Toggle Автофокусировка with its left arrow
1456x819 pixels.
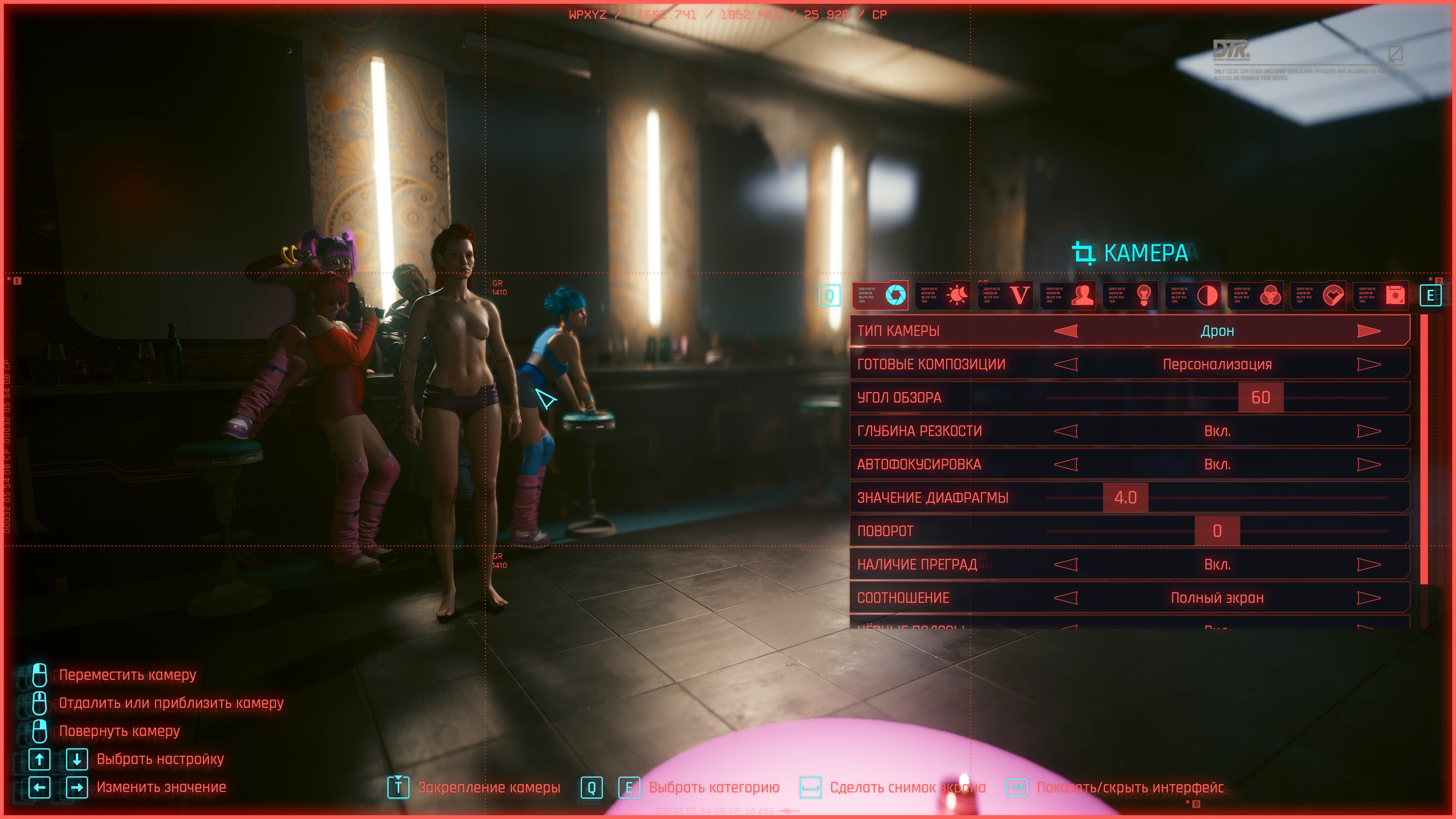(x=1066, y=465)
